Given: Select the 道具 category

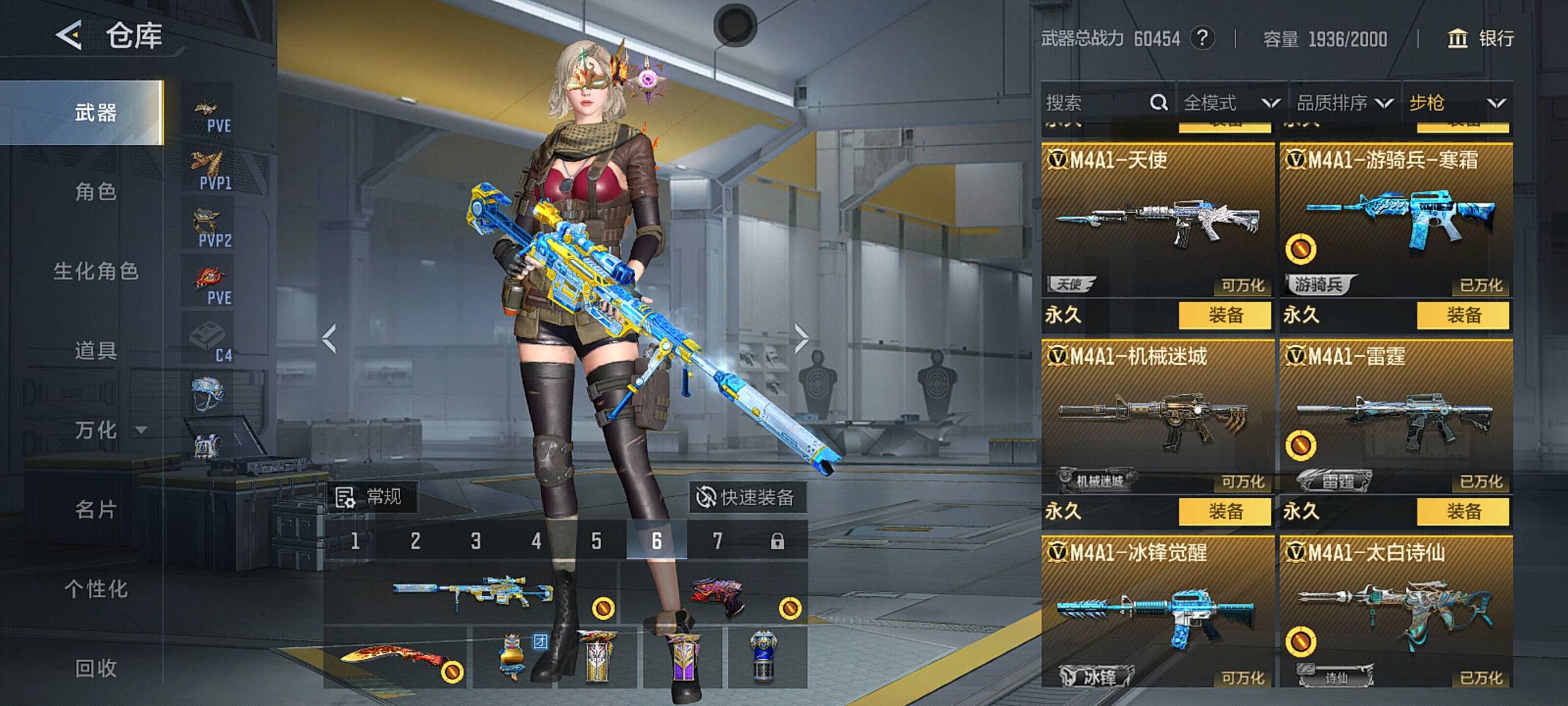Looking at the screenshot, I should [x=95, y=351].
